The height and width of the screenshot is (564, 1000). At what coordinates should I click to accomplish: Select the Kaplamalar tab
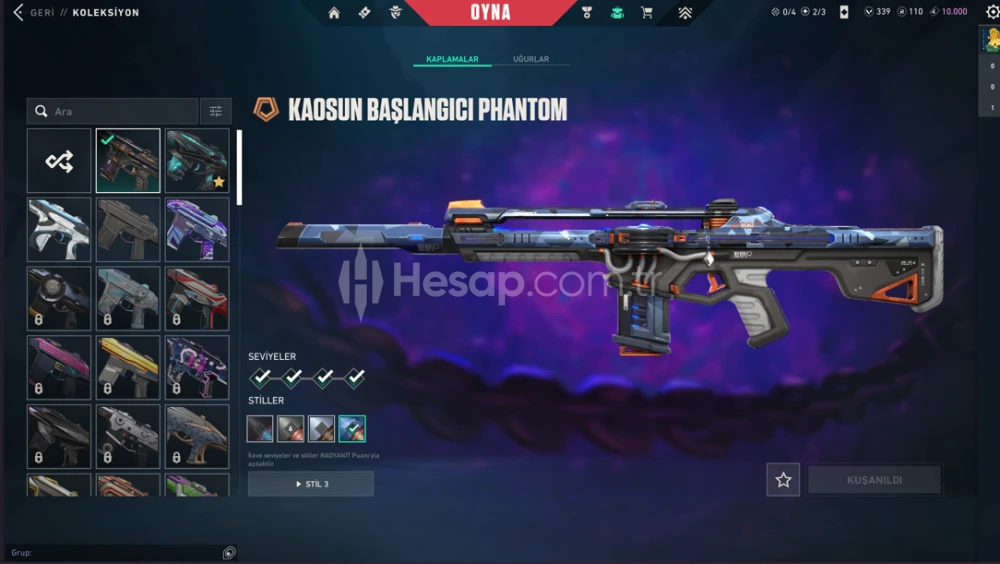tap(452, 59)
